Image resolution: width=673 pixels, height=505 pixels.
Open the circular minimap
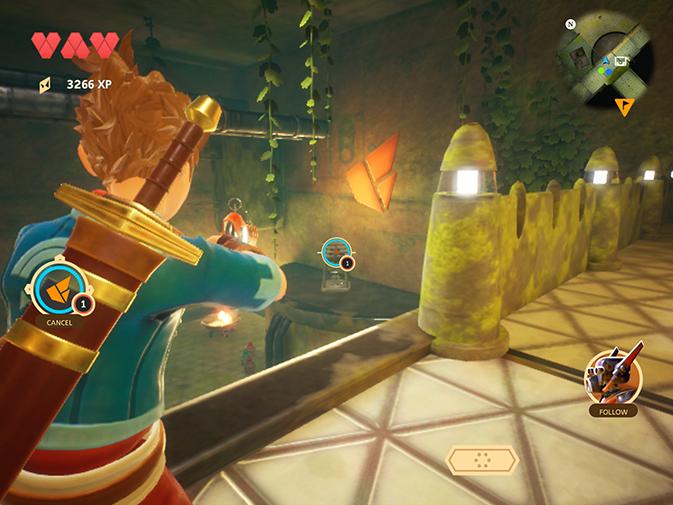[x=607, y=53]
